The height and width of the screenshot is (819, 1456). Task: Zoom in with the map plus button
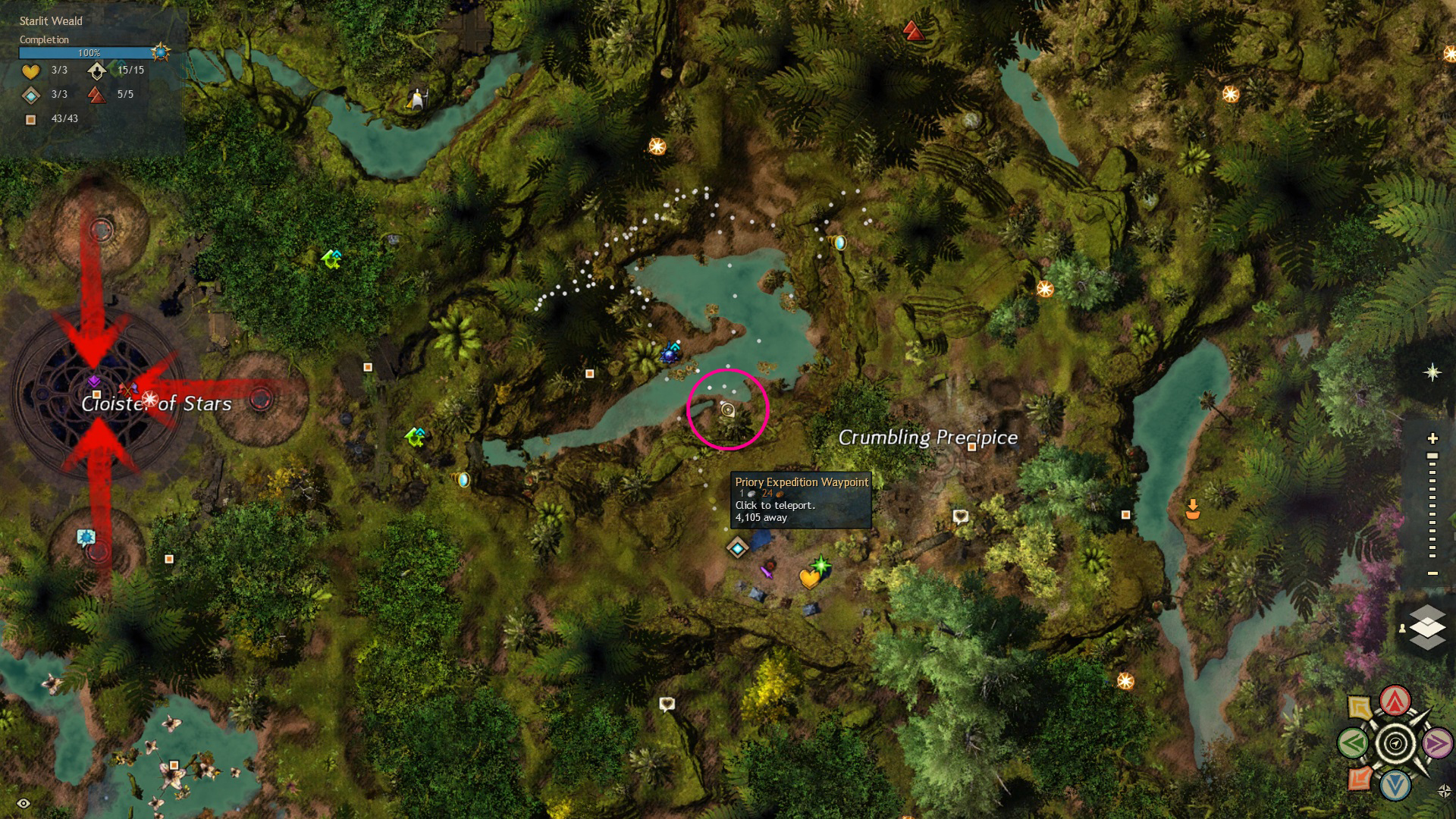click(1432, 438)
